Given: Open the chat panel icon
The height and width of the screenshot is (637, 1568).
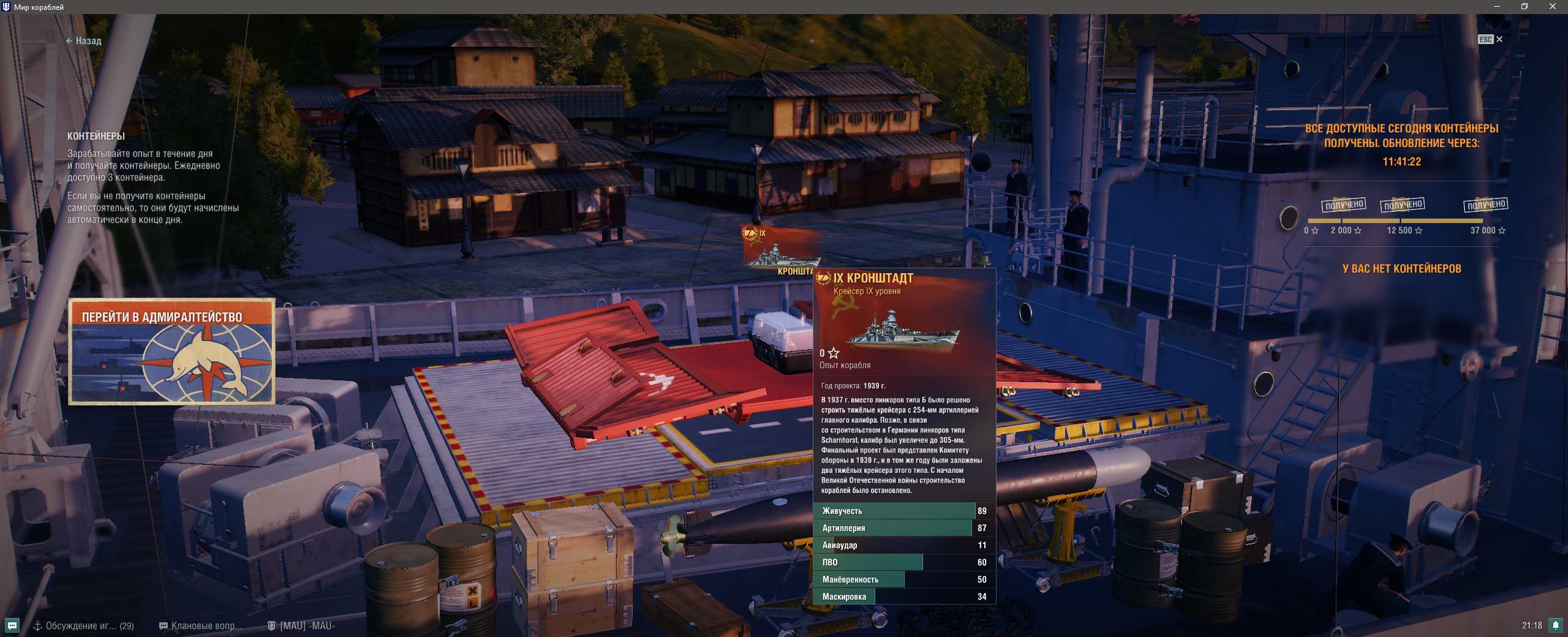Looking at the screenshot, I should pyautogui.click(x=12, y=625).
